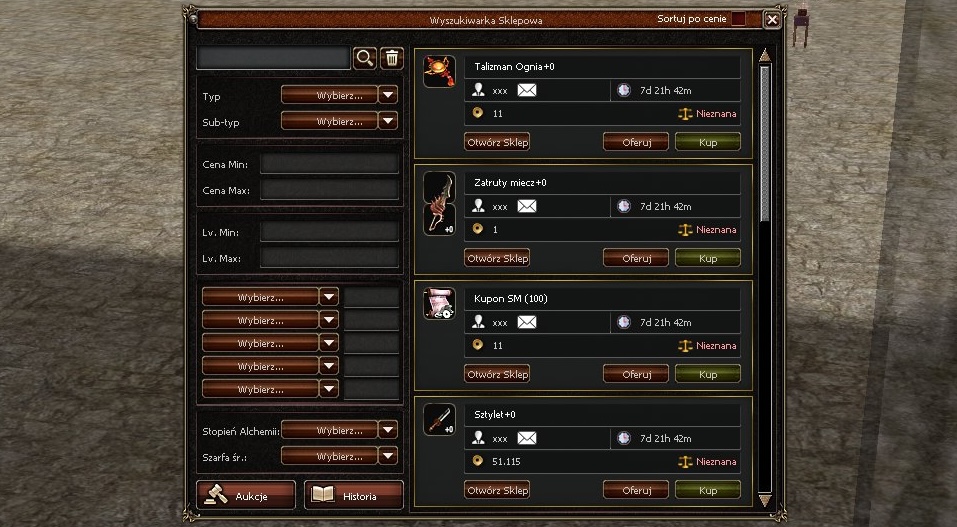Click the results list scroll-down arrow
This screenshot has height=527, width=957.
point(766,498)
